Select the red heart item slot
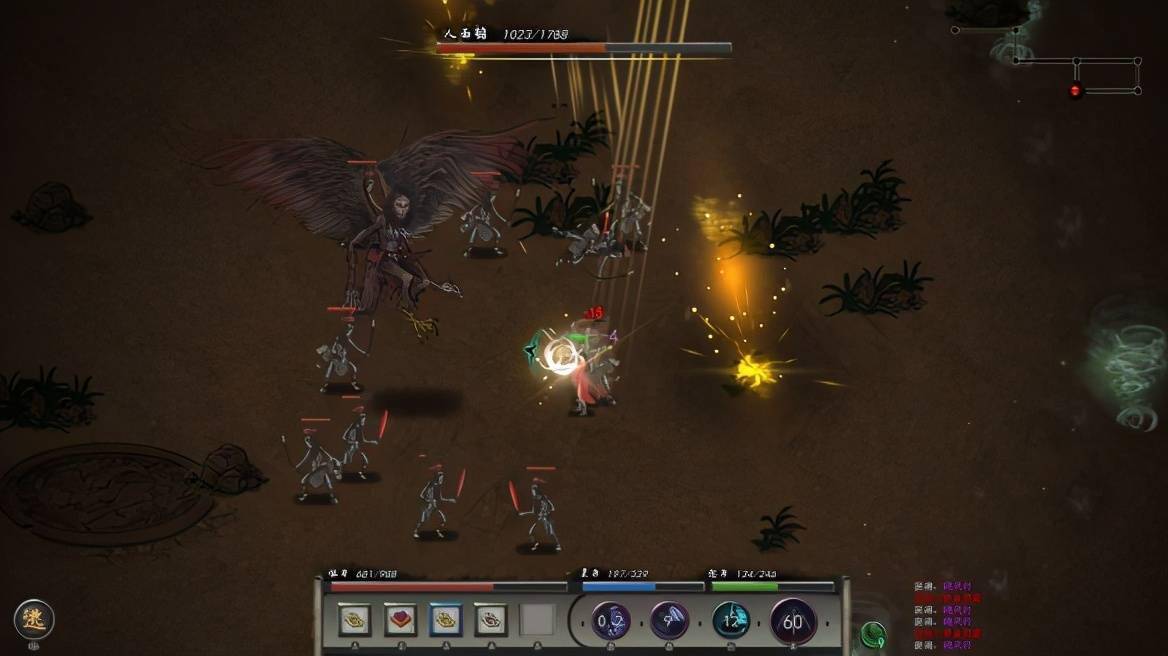The image size is (1168, 656). point(401,620)
